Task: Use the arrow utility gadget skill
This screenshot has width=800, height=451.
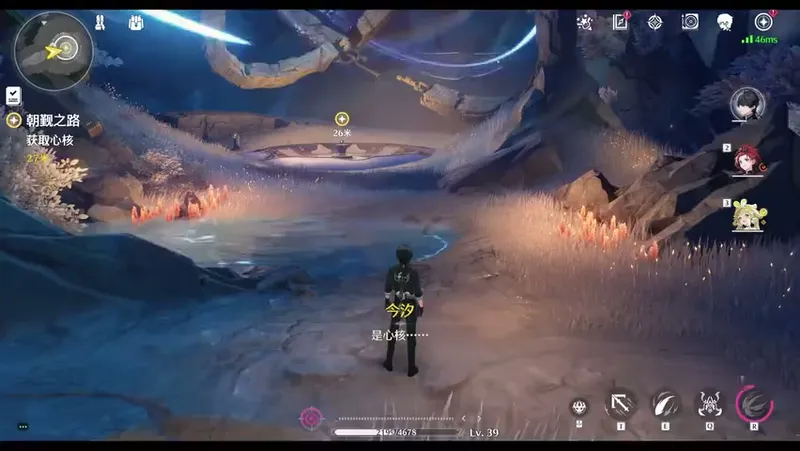Action: (x=620, y=403)
